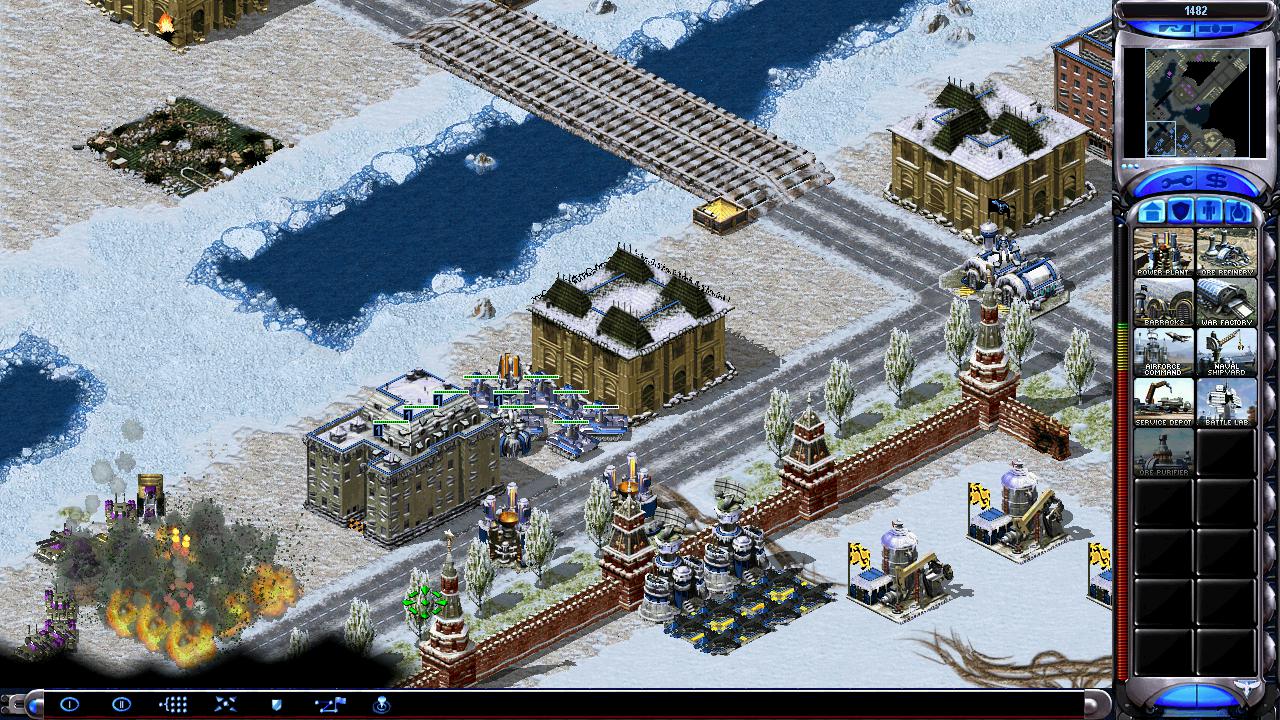The height and width of the screenshot is (720, 1280).
Task: Build a Power Plant from the sidebar
Action: click(1163, 251)
